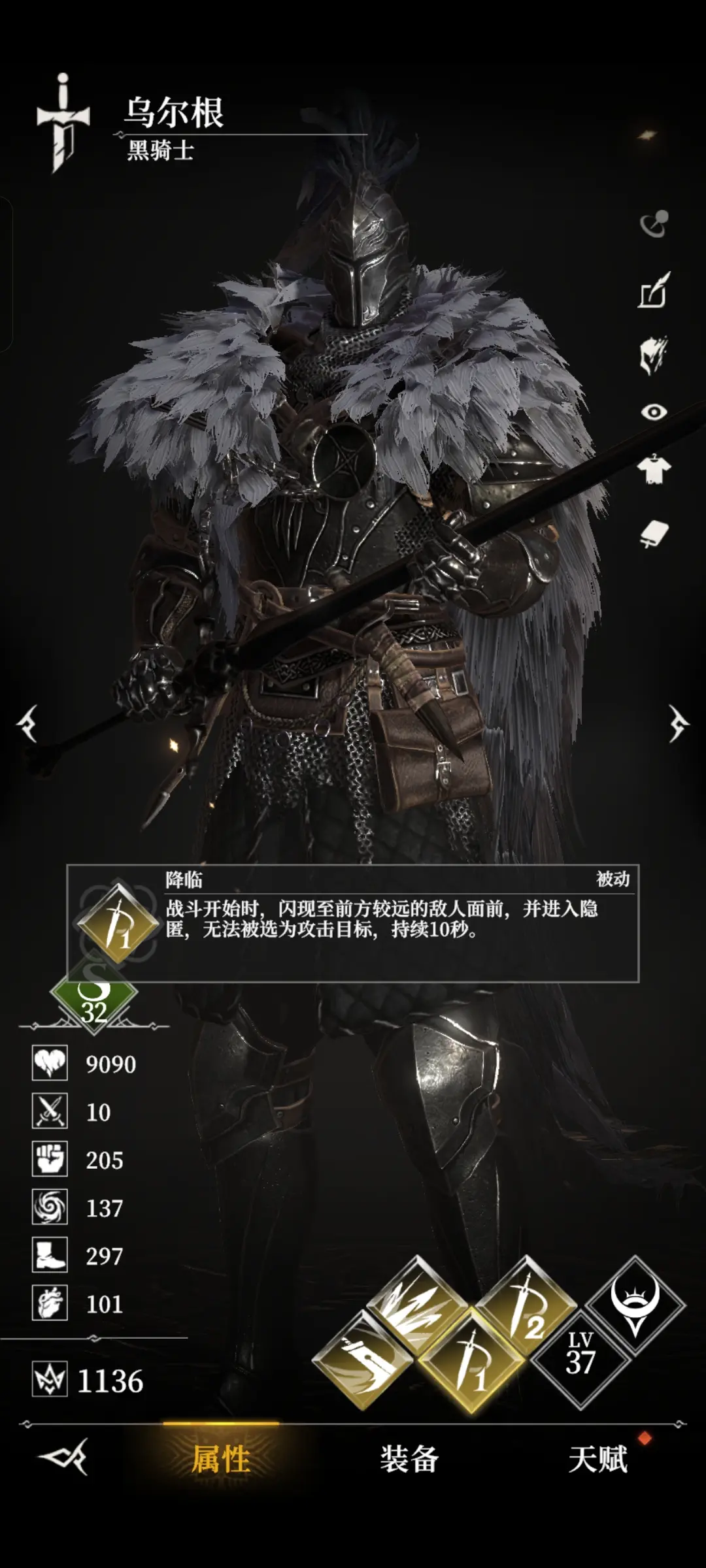Tap the crescent crown diamond icon
Viewport: 706px width, 1568px height.
tap(635, 1305)
